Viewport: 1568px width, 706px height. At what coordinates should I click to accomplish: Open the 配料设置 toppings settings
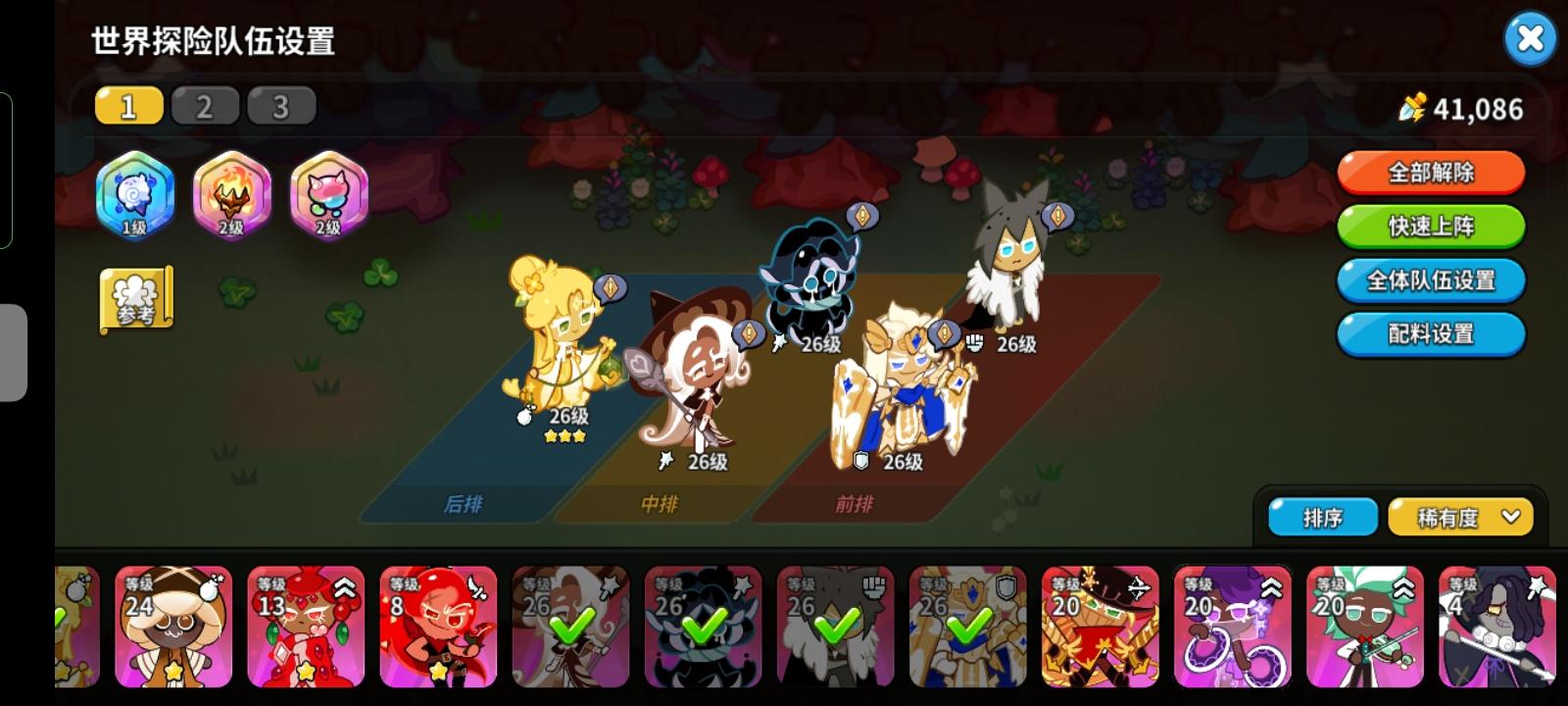(x=1430, y=333)
